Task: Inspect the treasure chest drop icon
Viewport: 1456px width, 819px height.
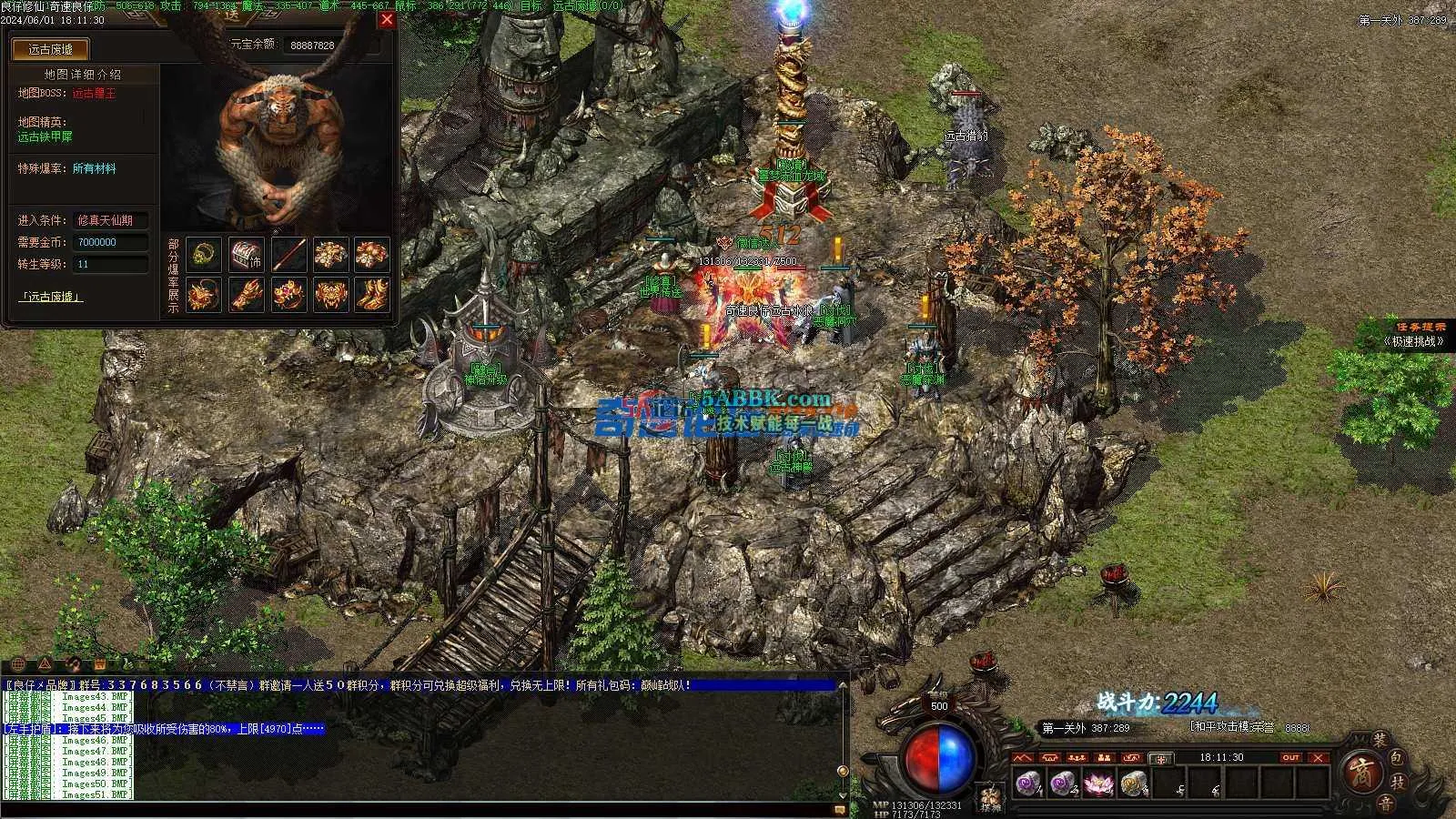Action: 246,254
